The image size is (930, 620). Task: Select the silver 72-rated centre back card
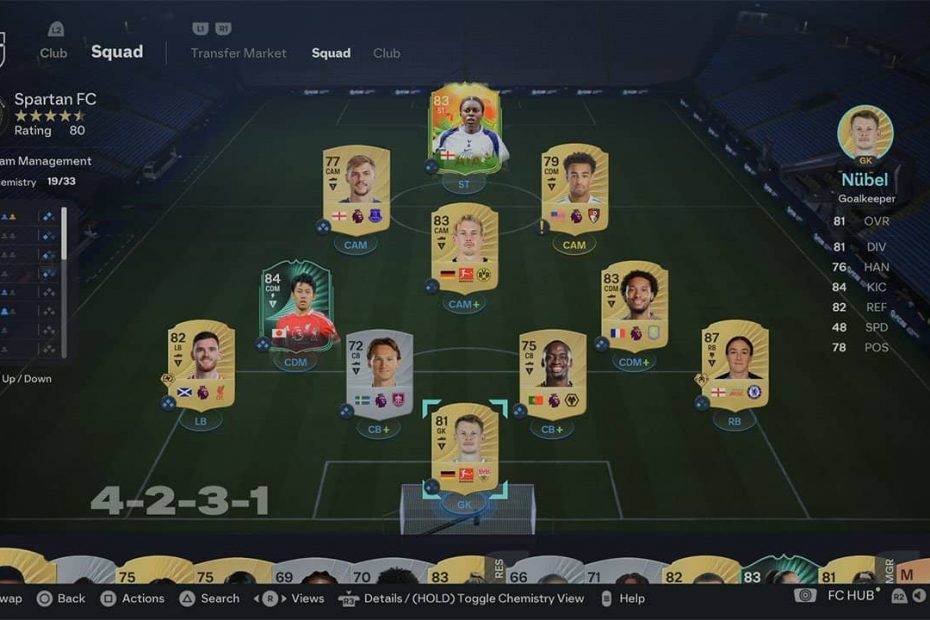pyautogui.click(x=379, y=374)
